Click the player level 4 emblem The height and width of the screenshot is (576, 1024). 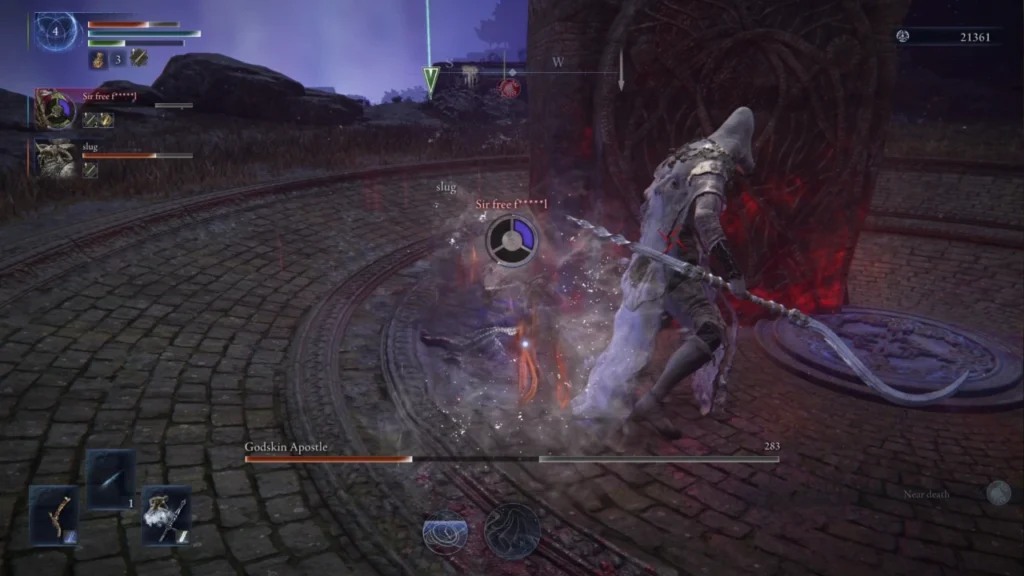56,32
